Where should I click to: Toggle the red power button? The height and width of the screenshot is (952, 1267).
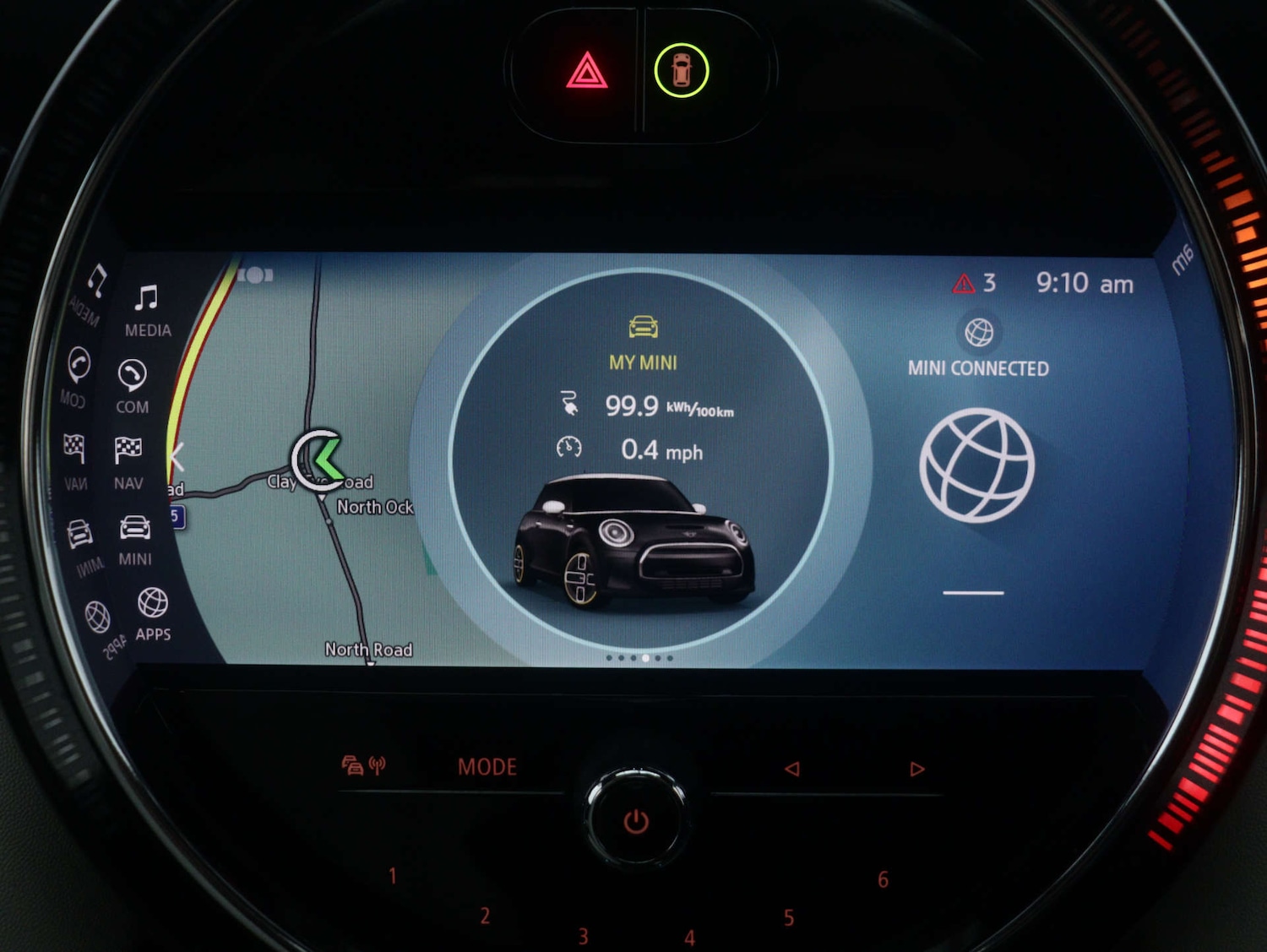point(636,821)
